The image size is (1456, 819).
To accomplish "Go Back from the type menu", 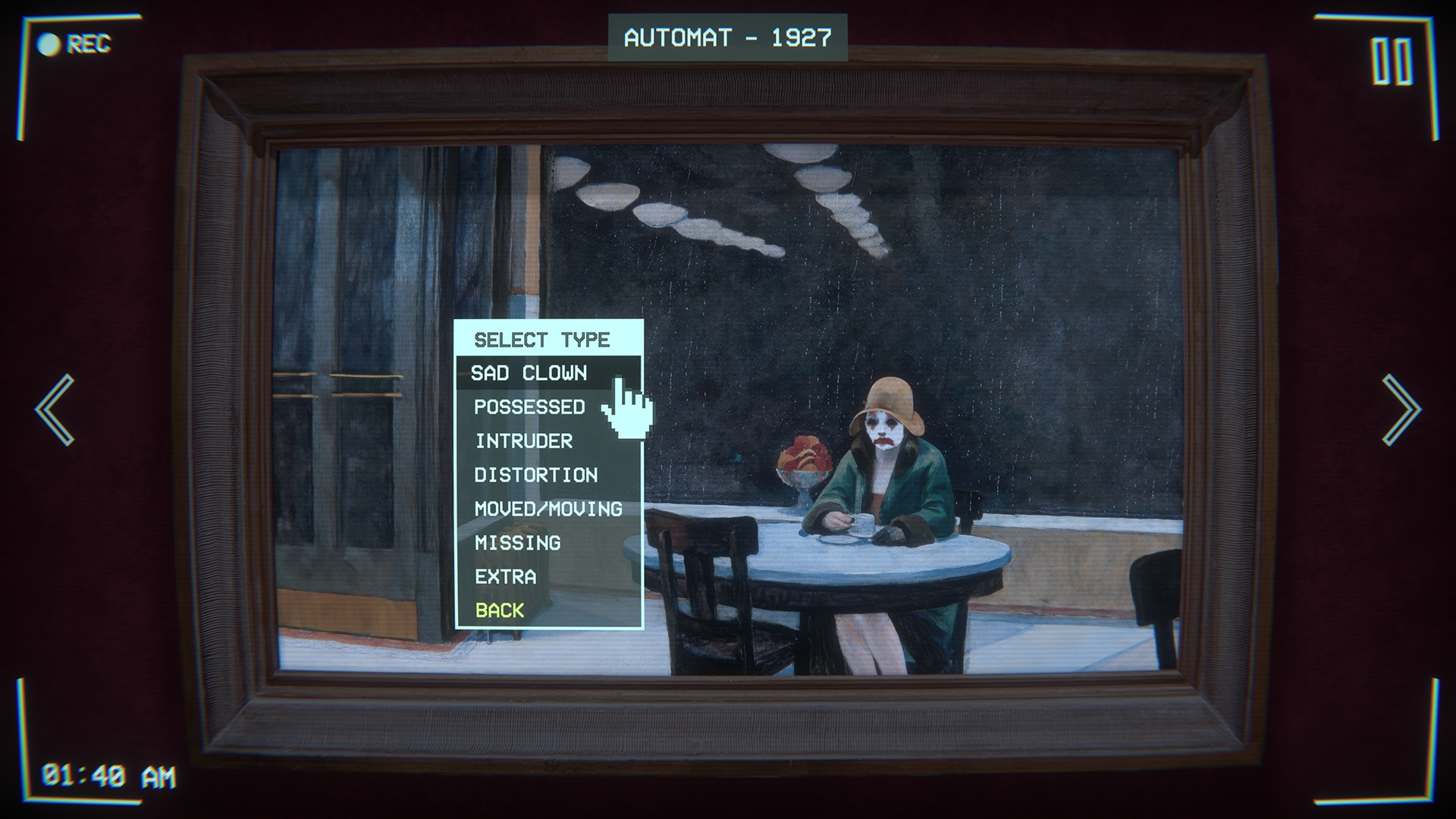I will point(500,610).
